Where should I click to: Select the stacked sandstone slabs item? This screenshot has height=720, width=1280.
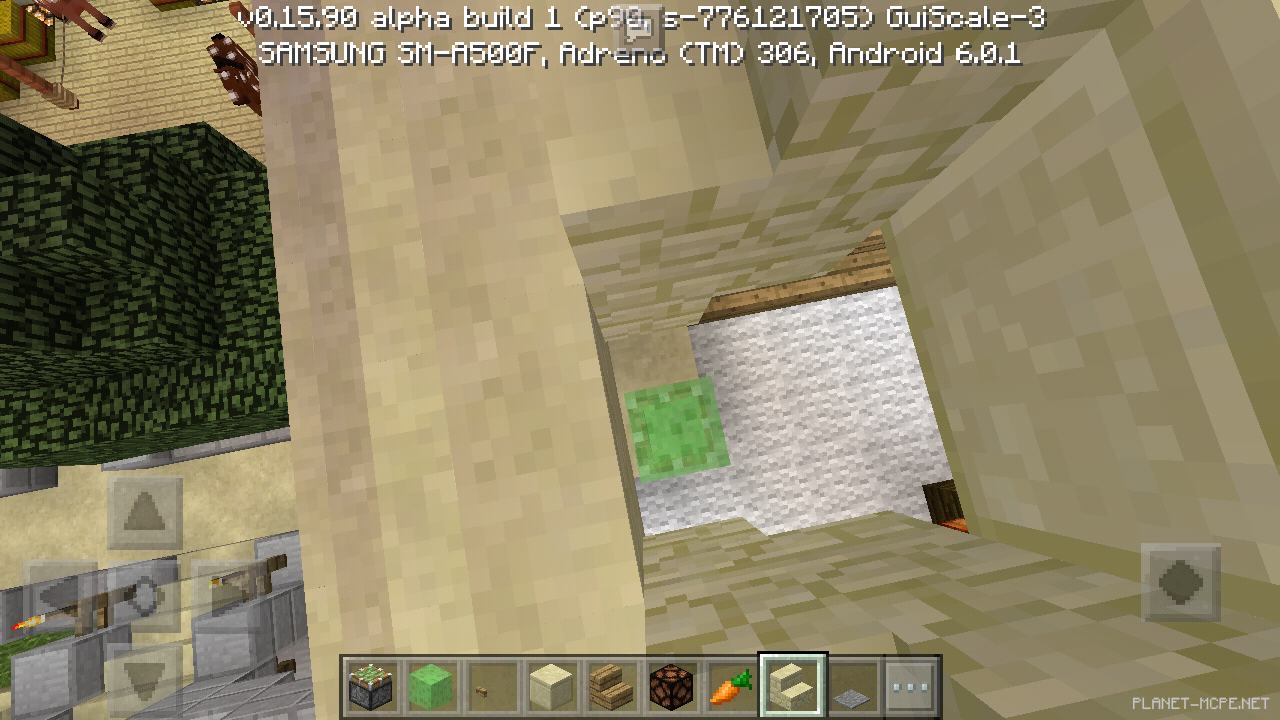click(x=611, y=686)
